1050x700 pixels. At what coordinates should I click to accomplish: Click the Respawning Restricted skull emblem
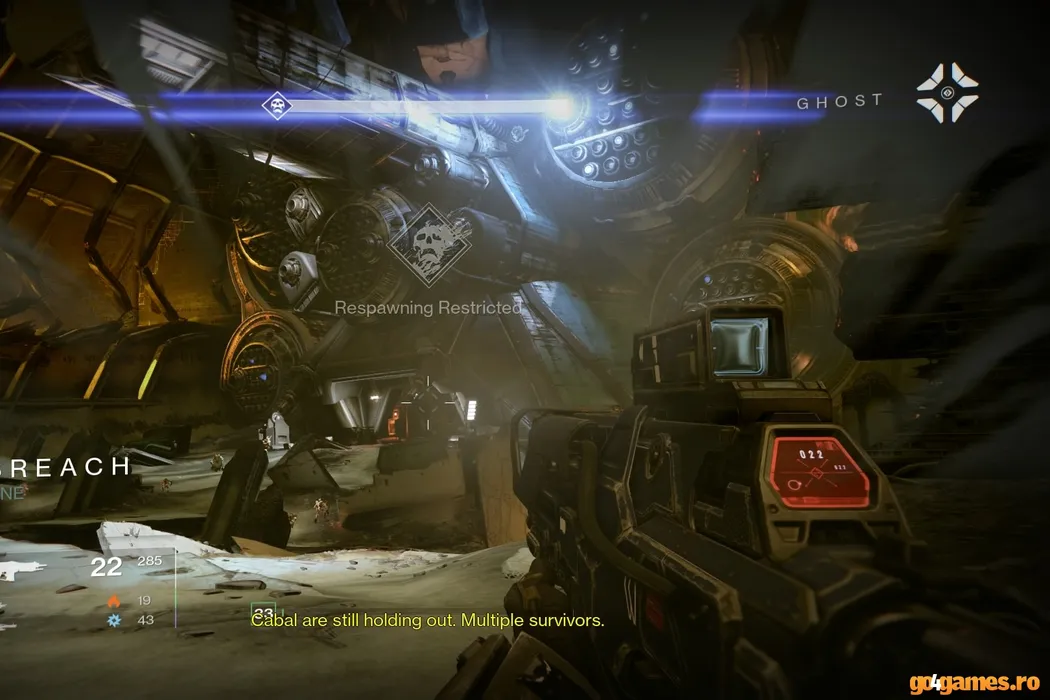coord(430,246)
